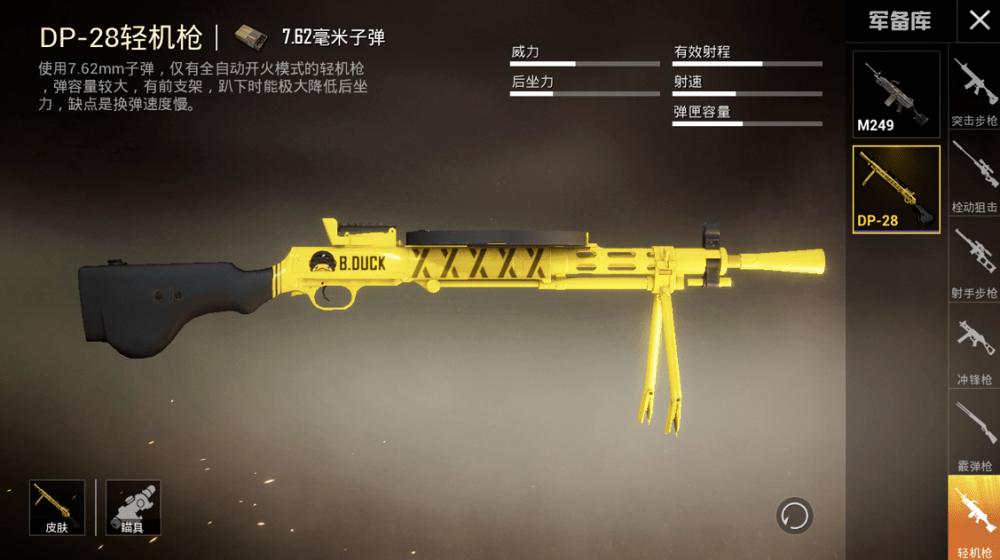Viewport: 1000px width, 560px height.
Task: Close the armory screen
Action: tap(977, 20)
